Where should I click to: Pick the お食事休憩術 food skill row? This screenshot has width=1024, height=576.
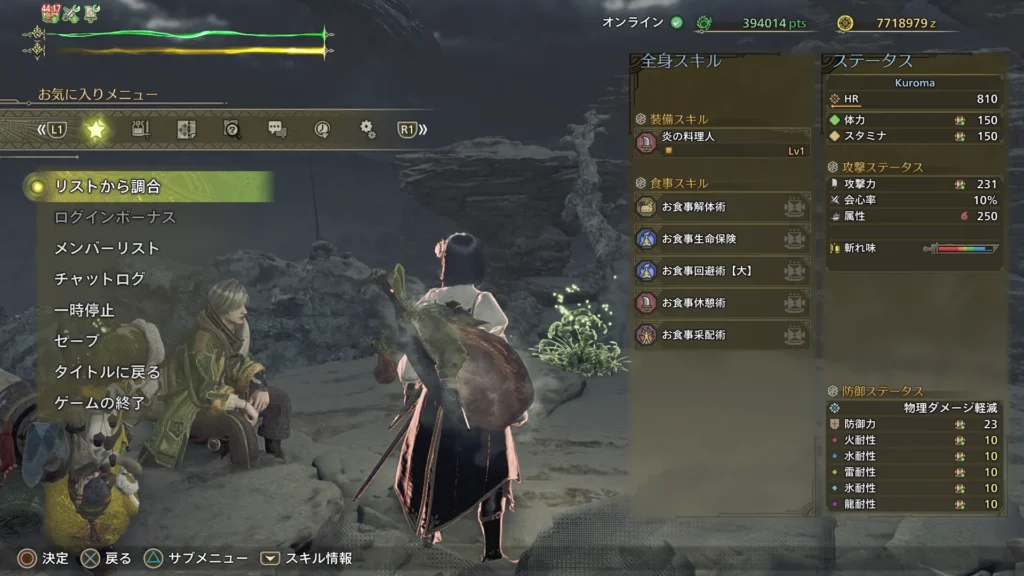click(x=722, y=303)
